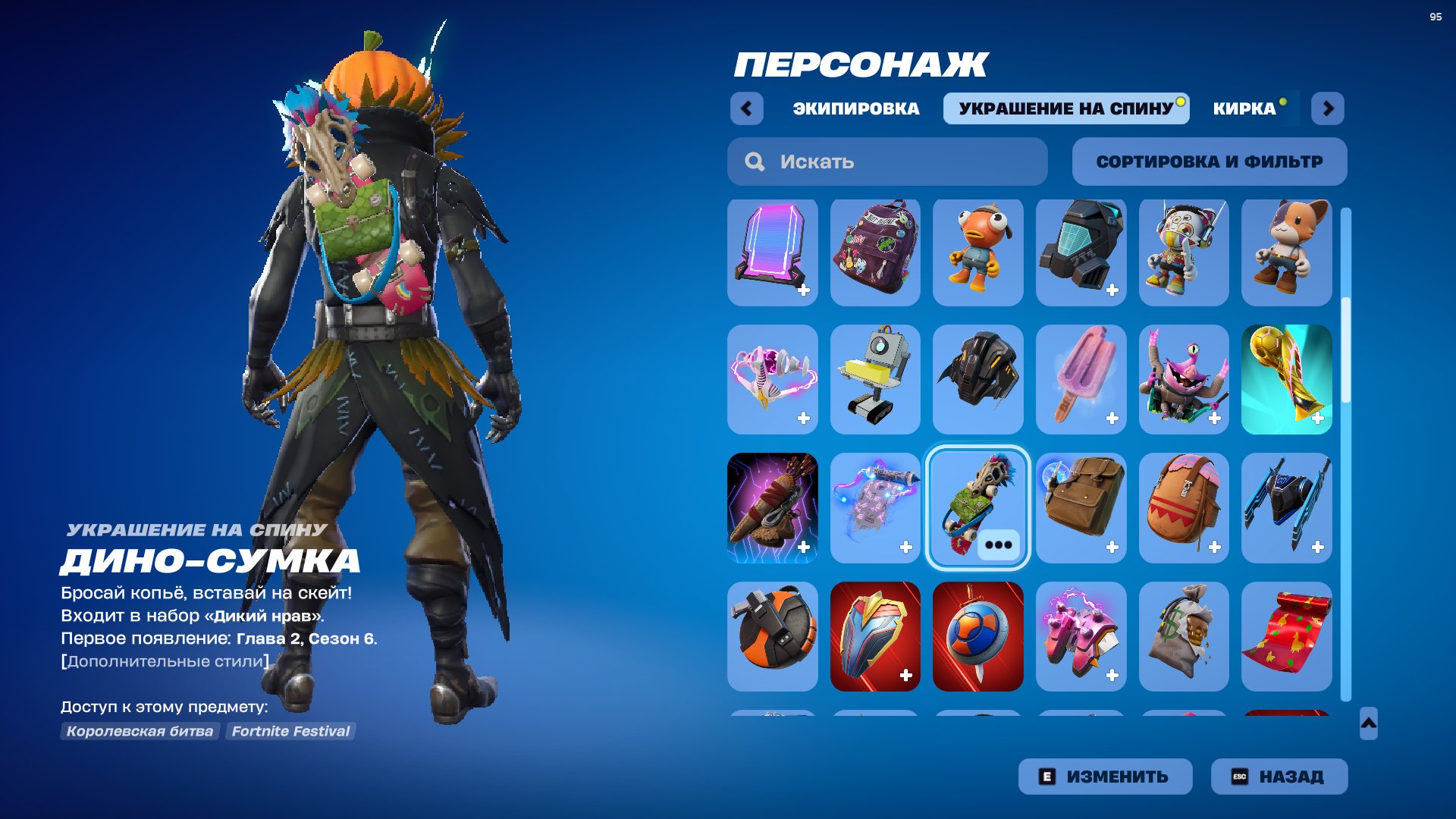The width and height of the screenshot is (1456, 819).
Task: Switch to the КИРКА tab
Action: coord(1244,107)
